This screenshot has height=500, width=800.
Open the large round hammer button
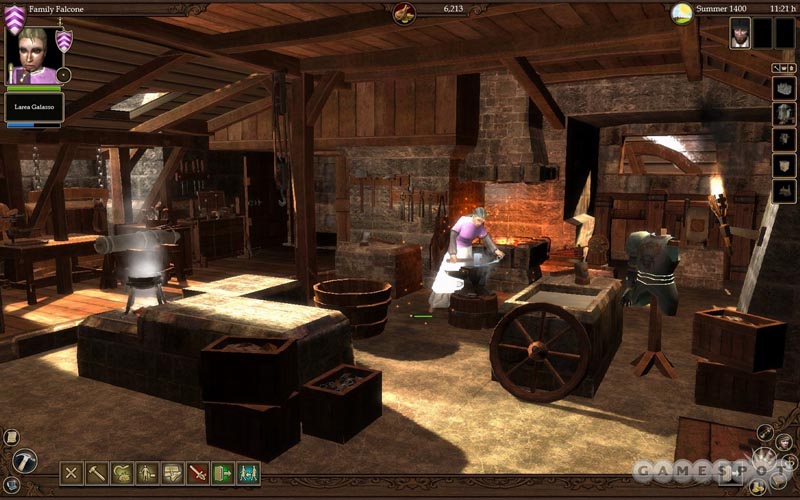point(24,460)
